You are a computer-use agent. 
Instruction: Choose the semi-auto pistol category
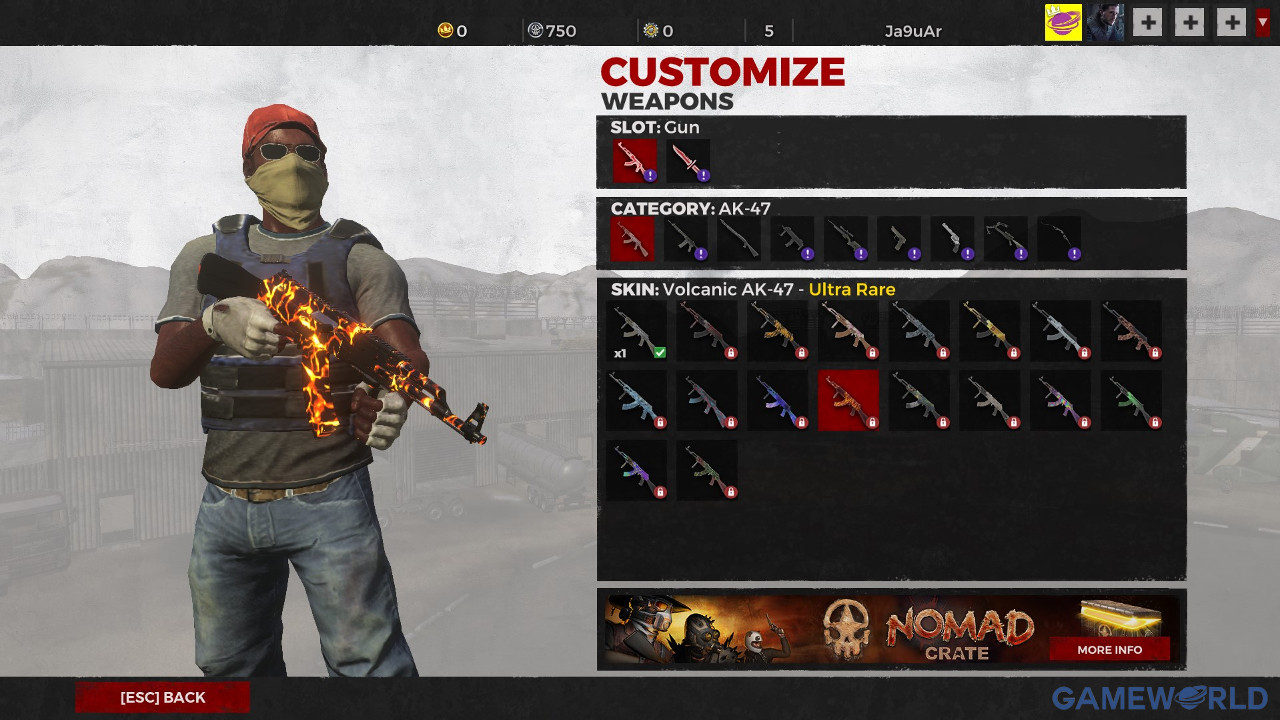tap(899, 239)
